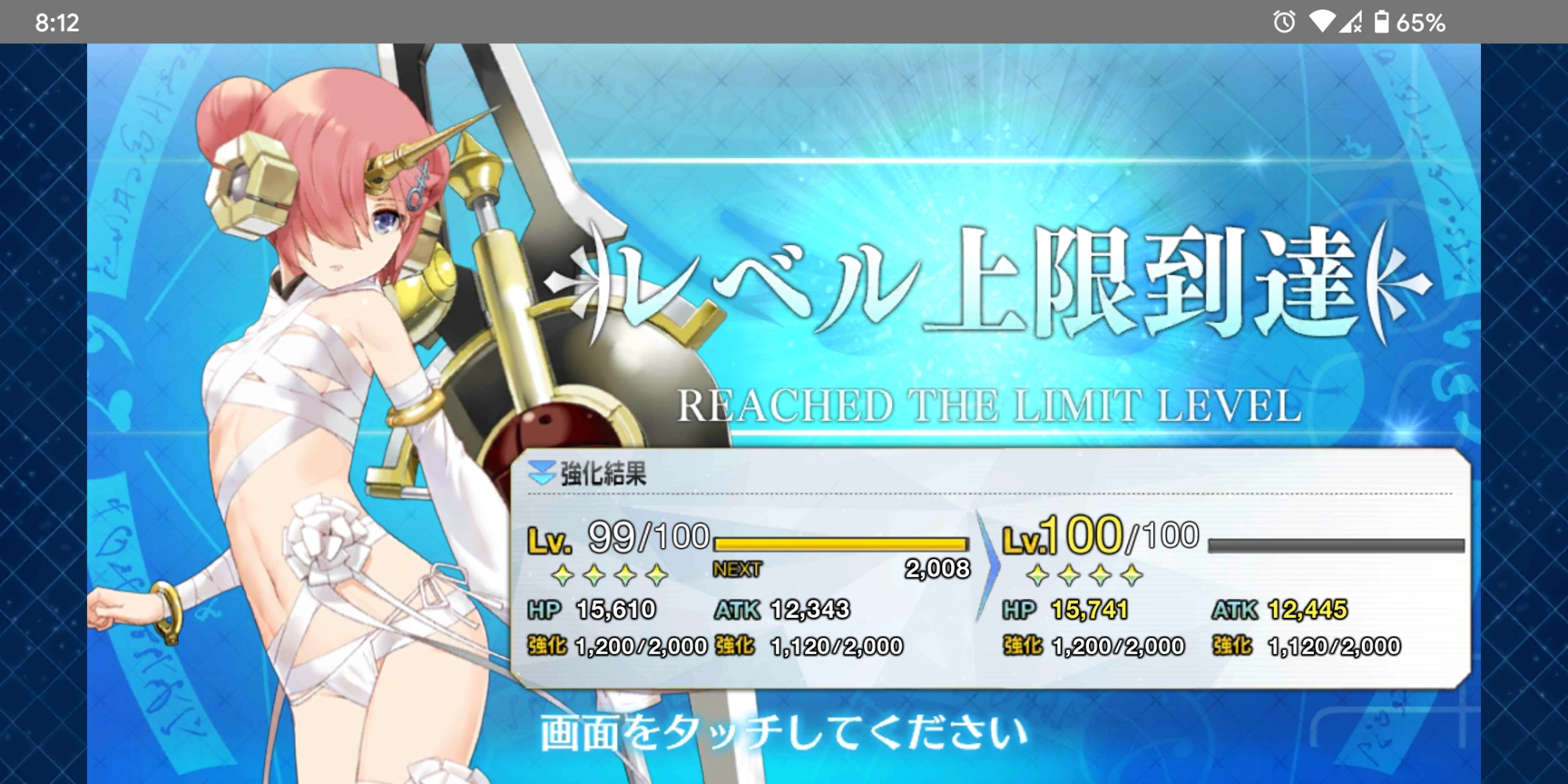Tap the HP label on the left panel
Image resolution: width=1568 pixels, height=784 pixels.
[x=548, y=609]
